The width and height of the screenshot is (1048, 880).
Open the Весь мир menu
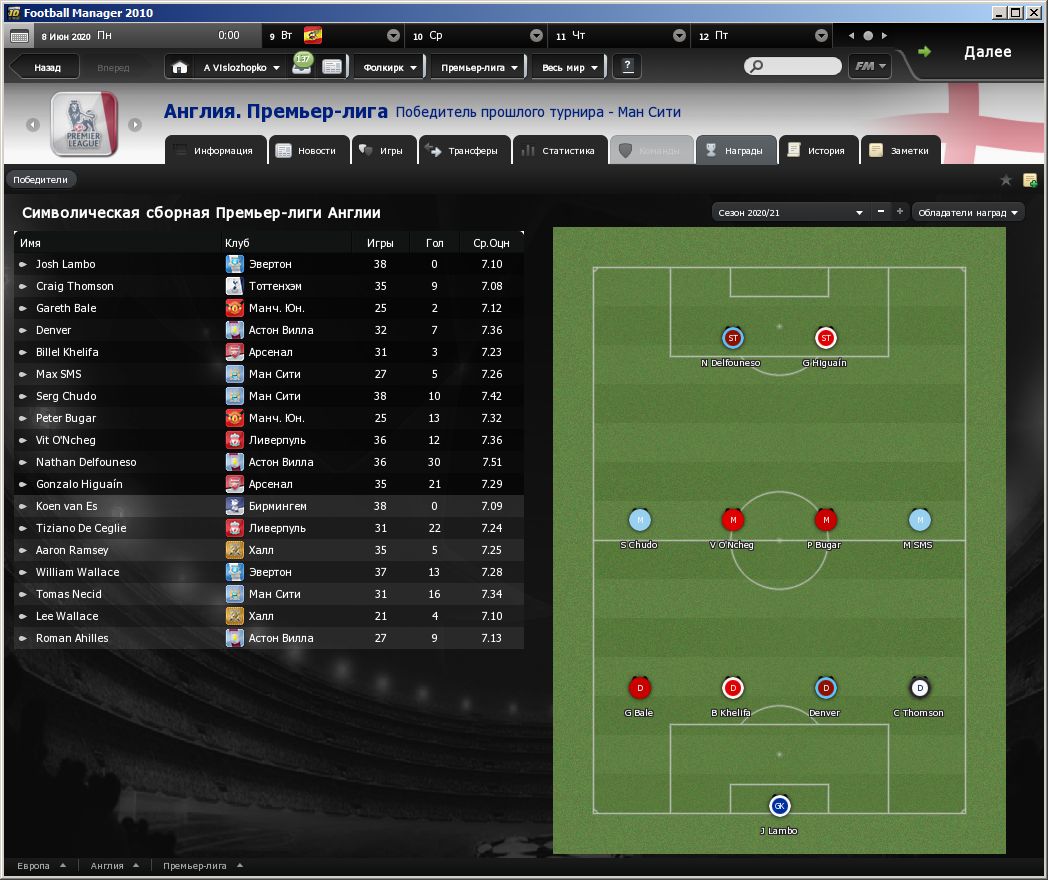(x=570, y=67)
